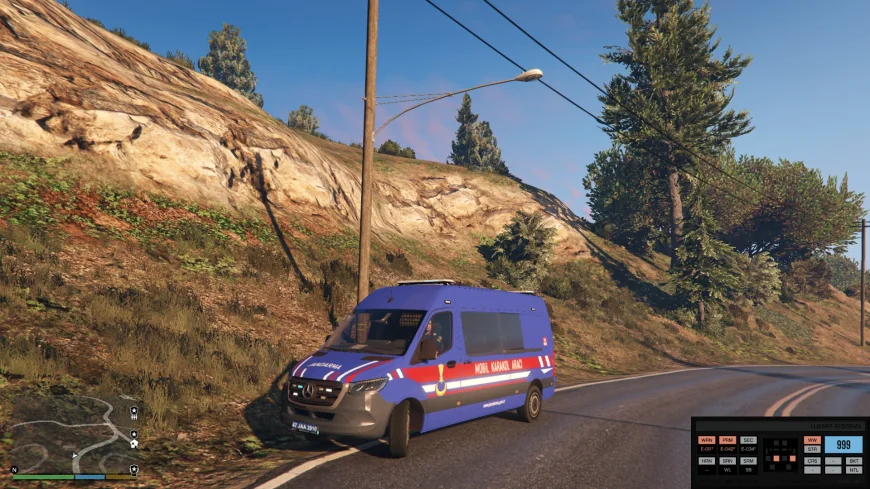Image resolution: width=870 pixels, height=489 pixels.
Task: Switch on the SRN siren button
Action: tap(728, 461)
